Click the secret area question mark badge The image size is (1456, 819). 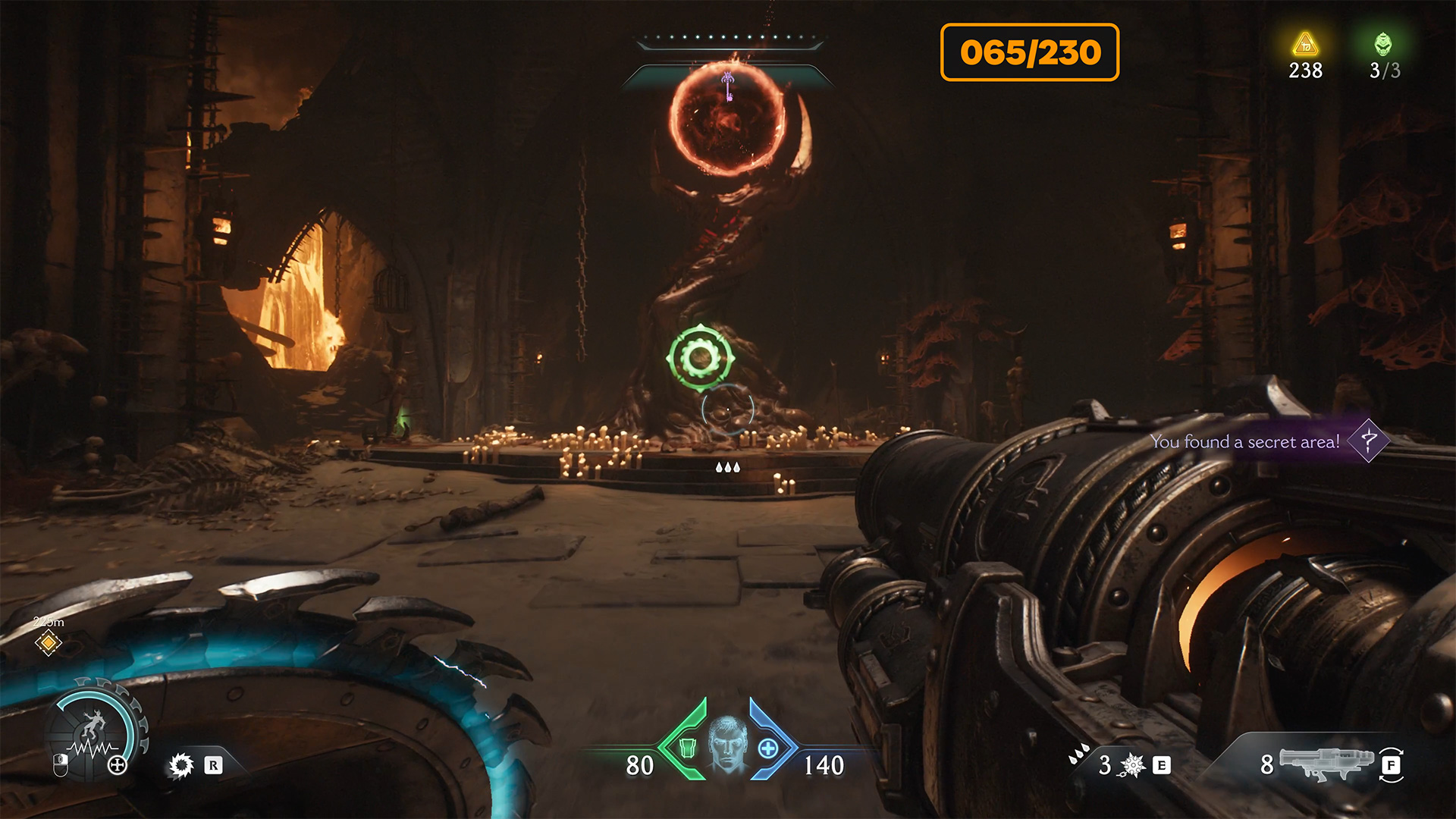coord(1369,441)
